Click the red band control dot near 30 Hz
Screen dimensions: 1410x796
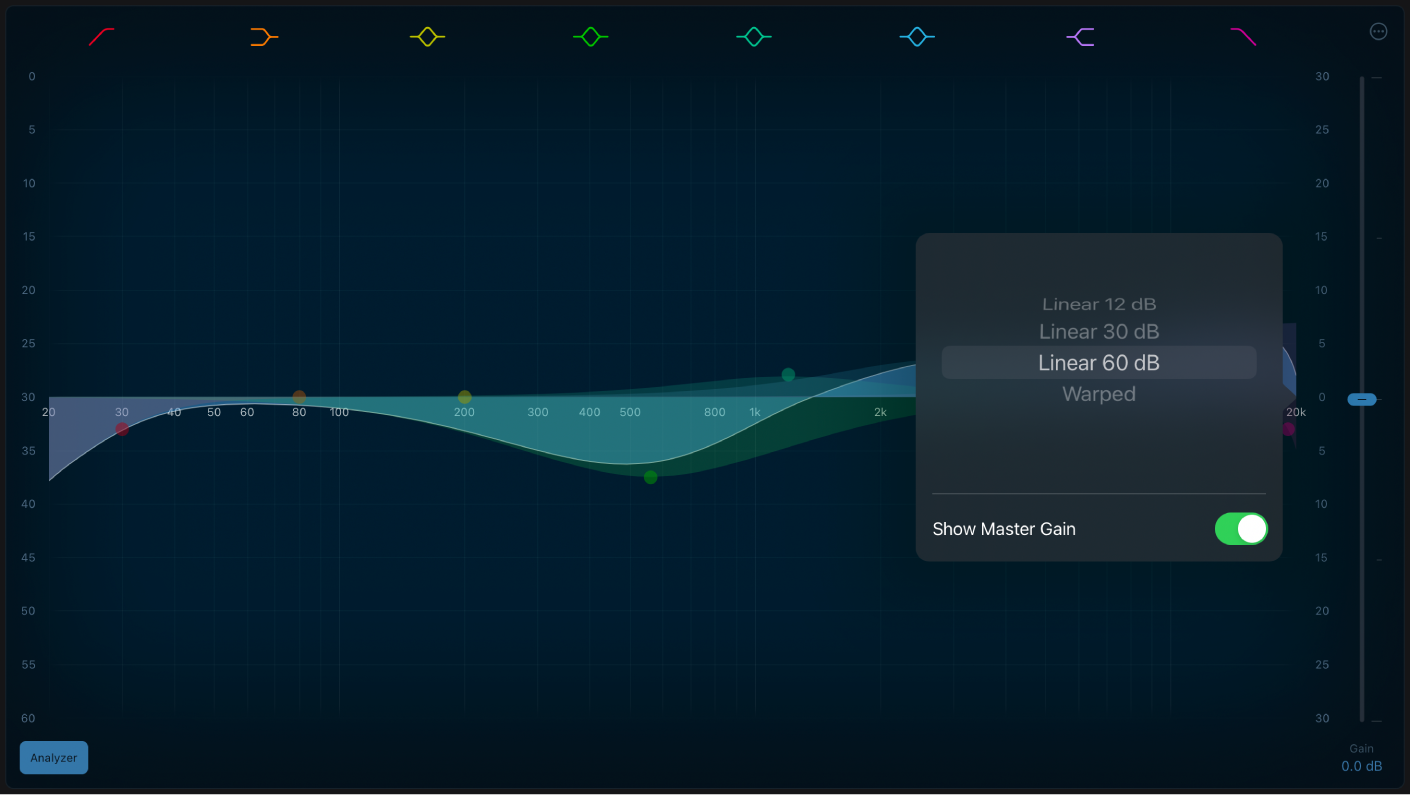(122, 429)
